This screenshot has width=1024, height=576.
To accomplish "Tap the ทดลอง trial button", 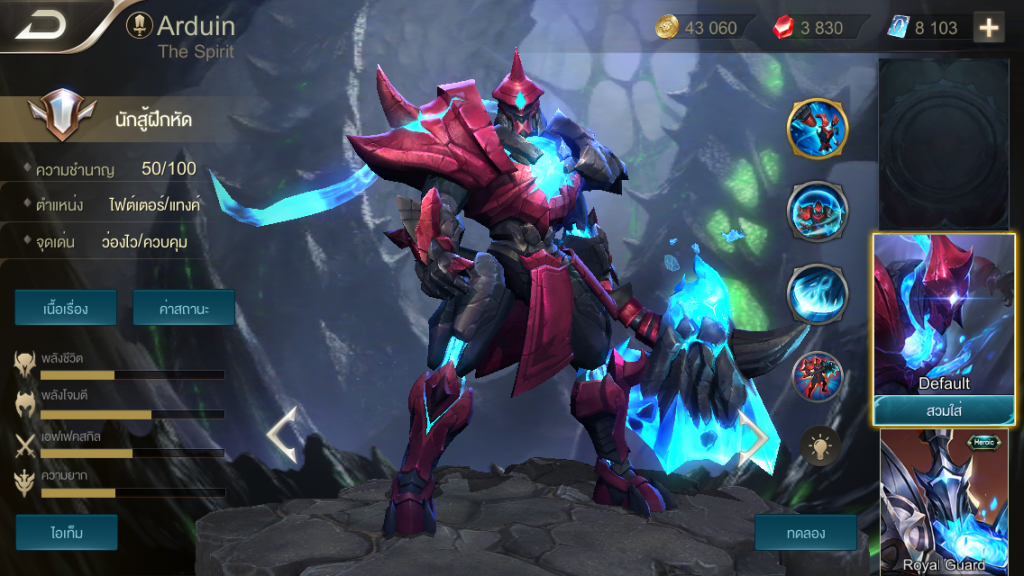I will point(805,532).
